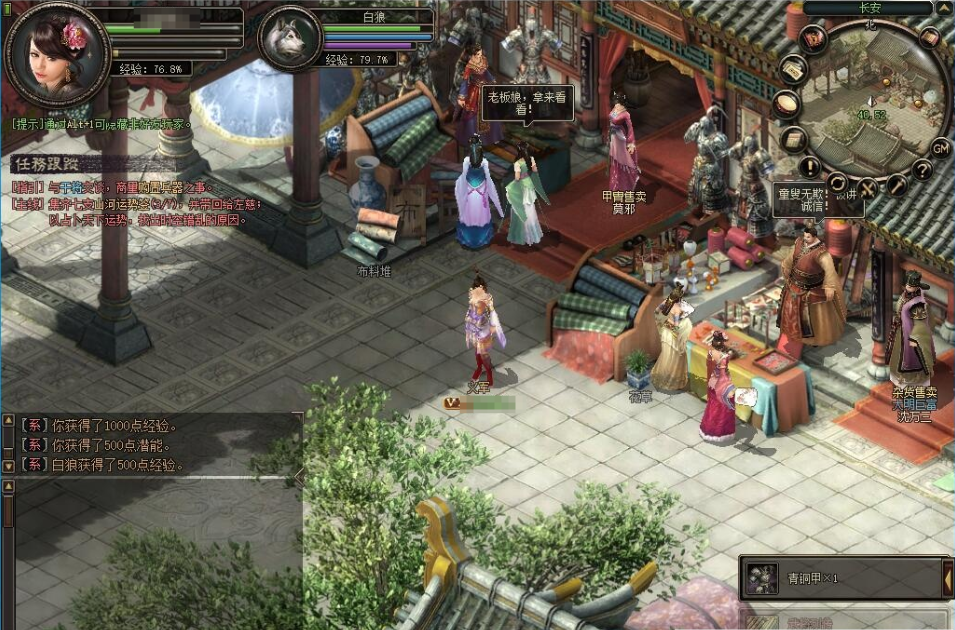
Task: Click the red banner icon by minimap
Action: (813, 38)
